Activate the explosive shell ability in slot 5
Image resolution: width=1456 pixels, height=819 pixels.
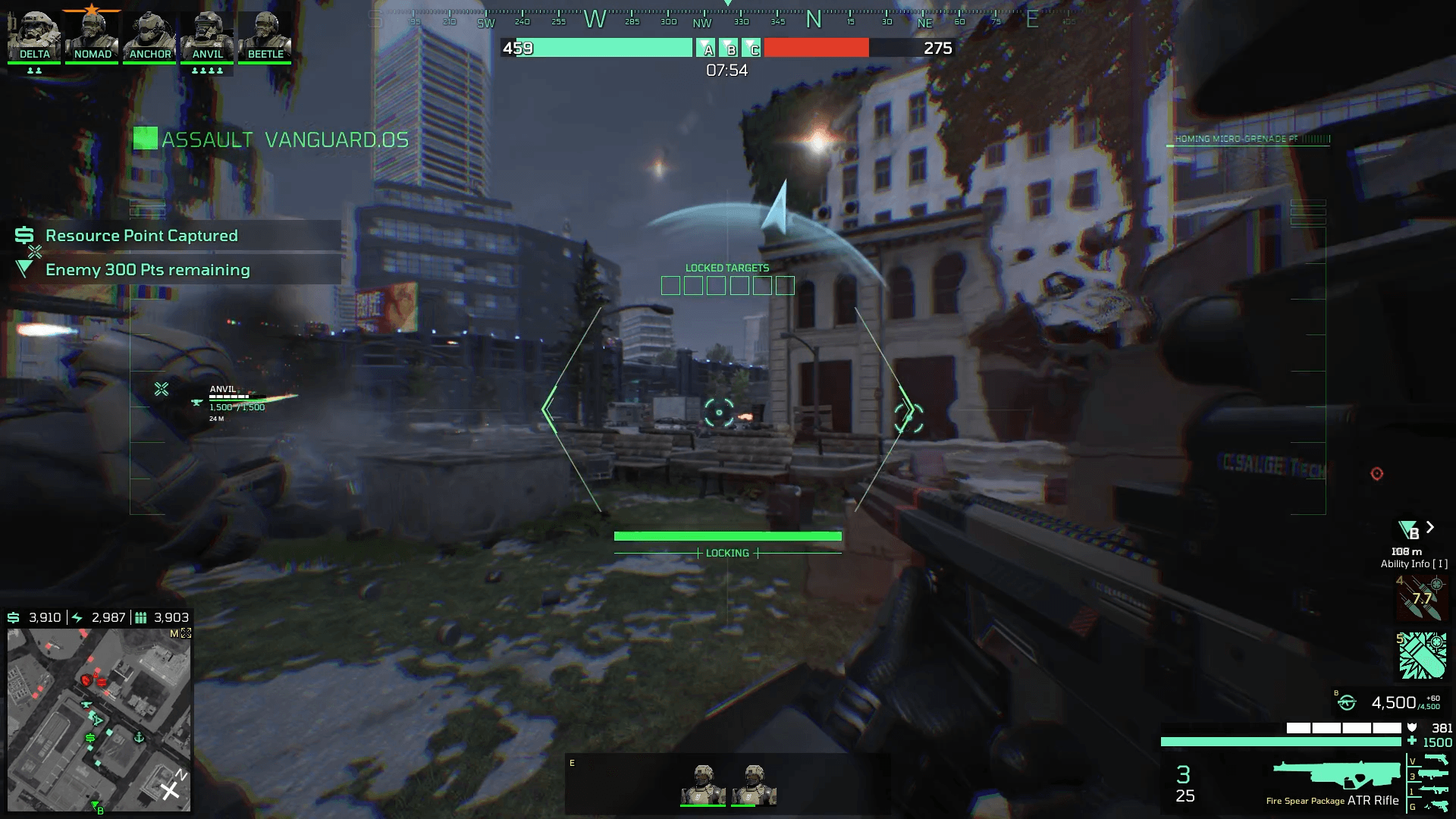click(x=1422, y=656)
